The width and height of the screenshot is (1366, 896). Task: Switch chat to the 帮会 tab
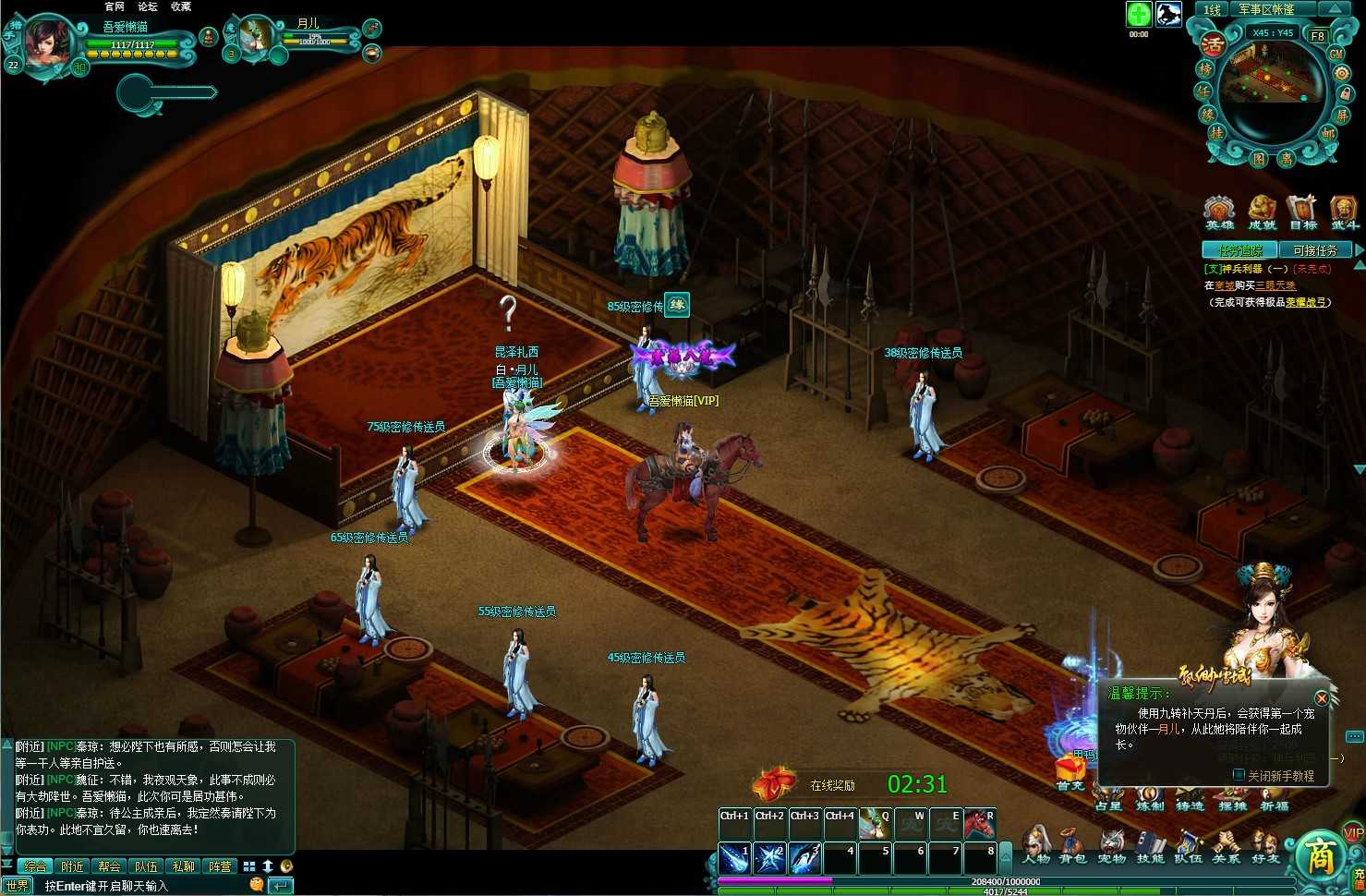click(109, 866)
